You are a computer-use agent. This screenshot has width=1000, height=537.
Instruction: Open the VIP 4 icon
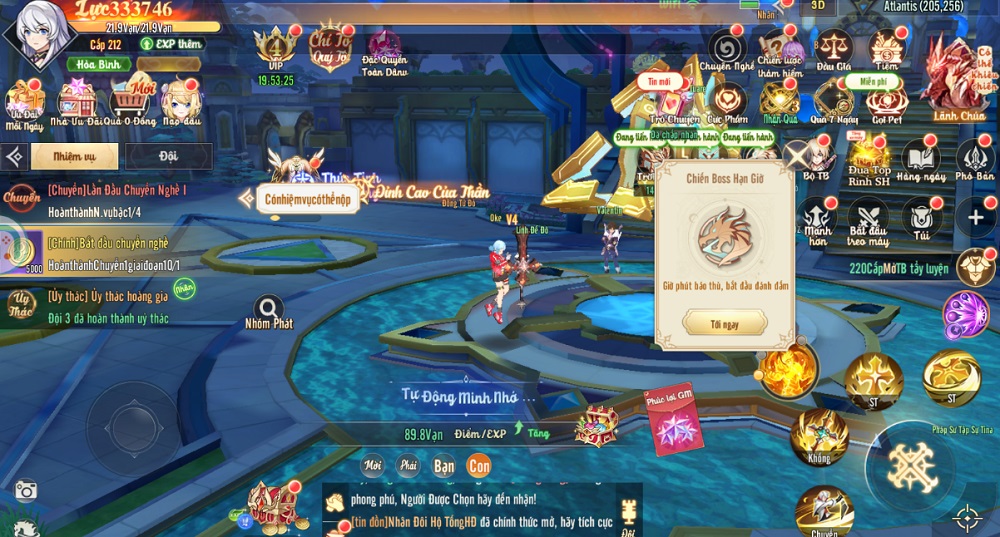point(275,50)
